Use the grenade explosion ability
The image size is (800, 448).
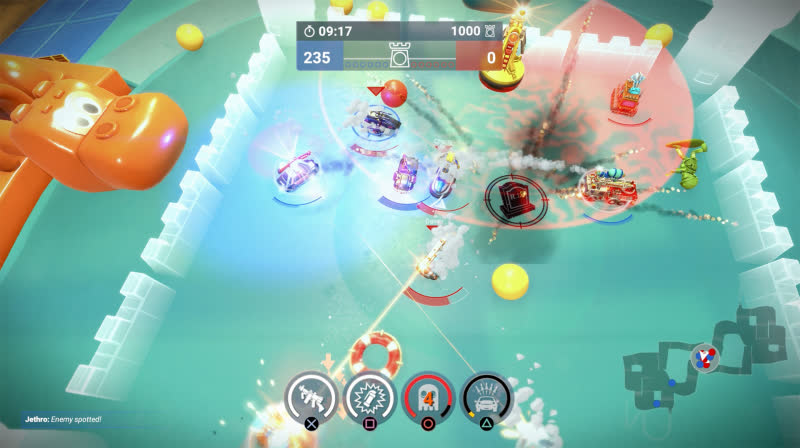[367, 397]
